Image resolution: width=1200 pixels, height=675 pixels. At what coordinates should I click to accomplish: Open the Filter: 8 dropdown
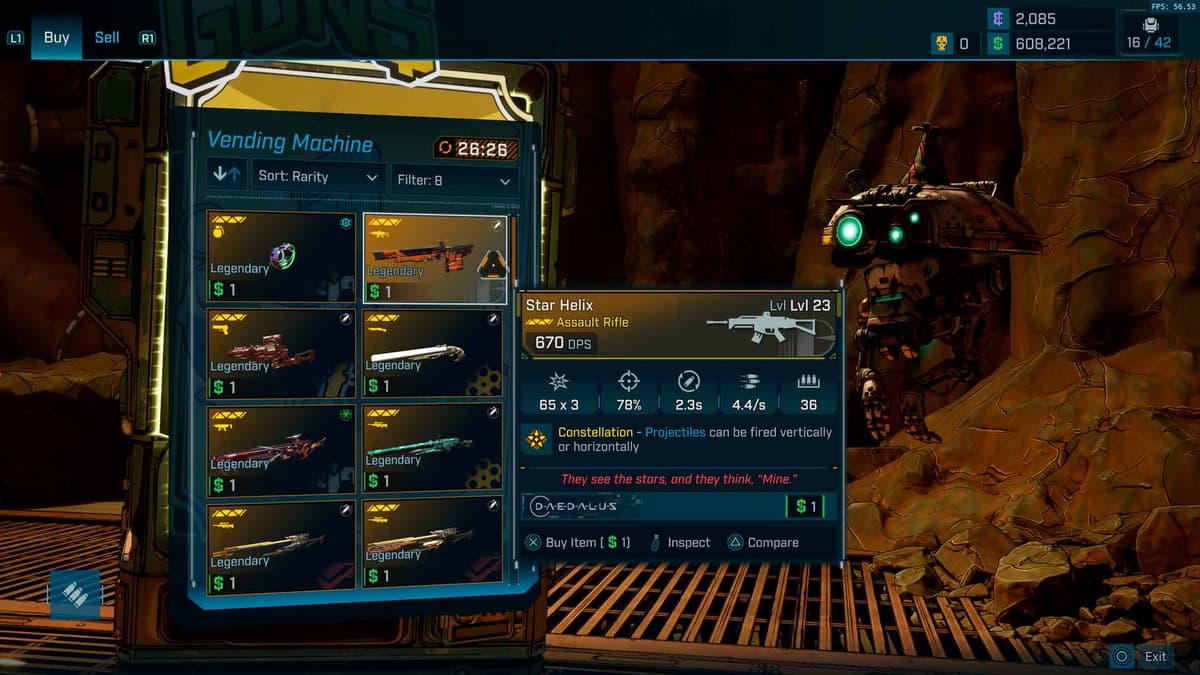[454, 180]
